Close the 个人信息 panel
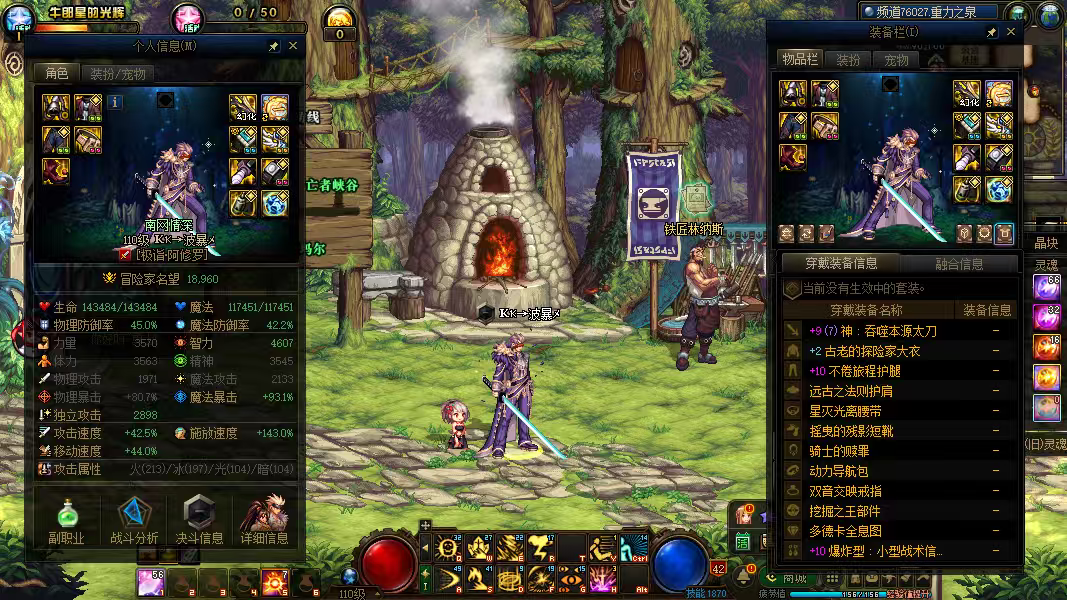 point(293,46)
